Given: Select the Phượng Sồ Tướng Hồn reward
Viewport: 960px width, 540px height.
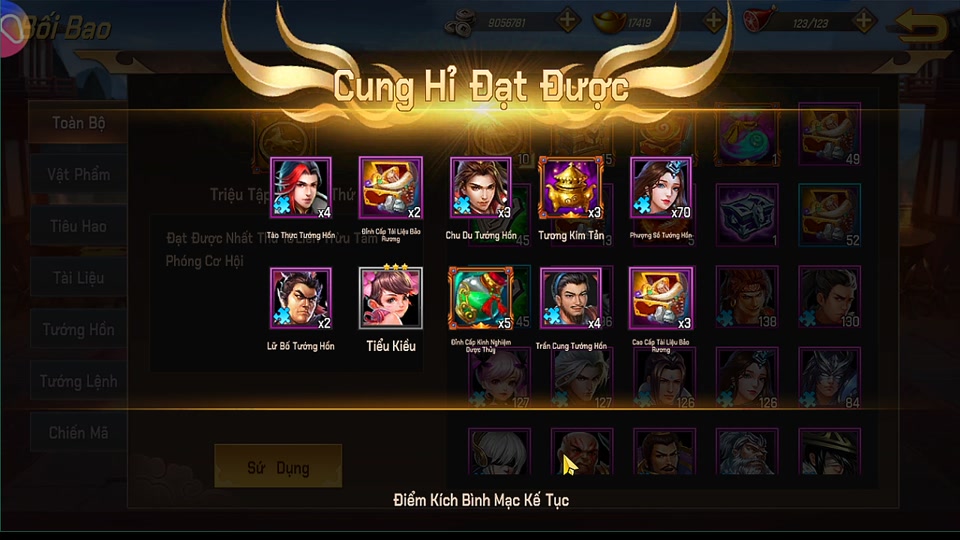Looking at the screenshot, I should point(661,188).
